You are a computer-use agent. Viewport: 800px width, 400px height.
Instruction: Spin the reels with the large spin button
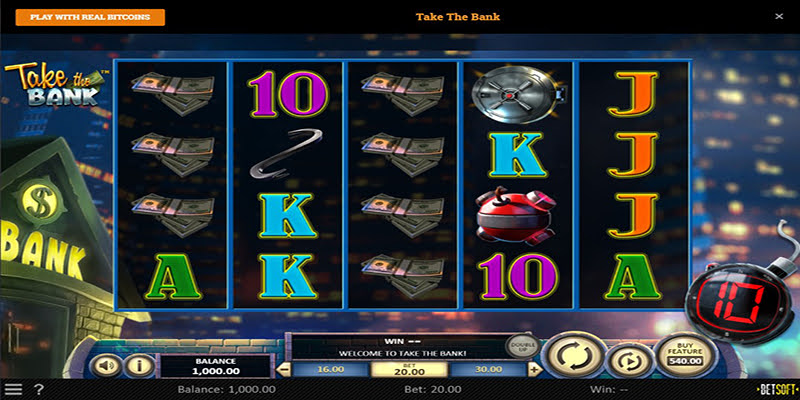pos(573,355)
